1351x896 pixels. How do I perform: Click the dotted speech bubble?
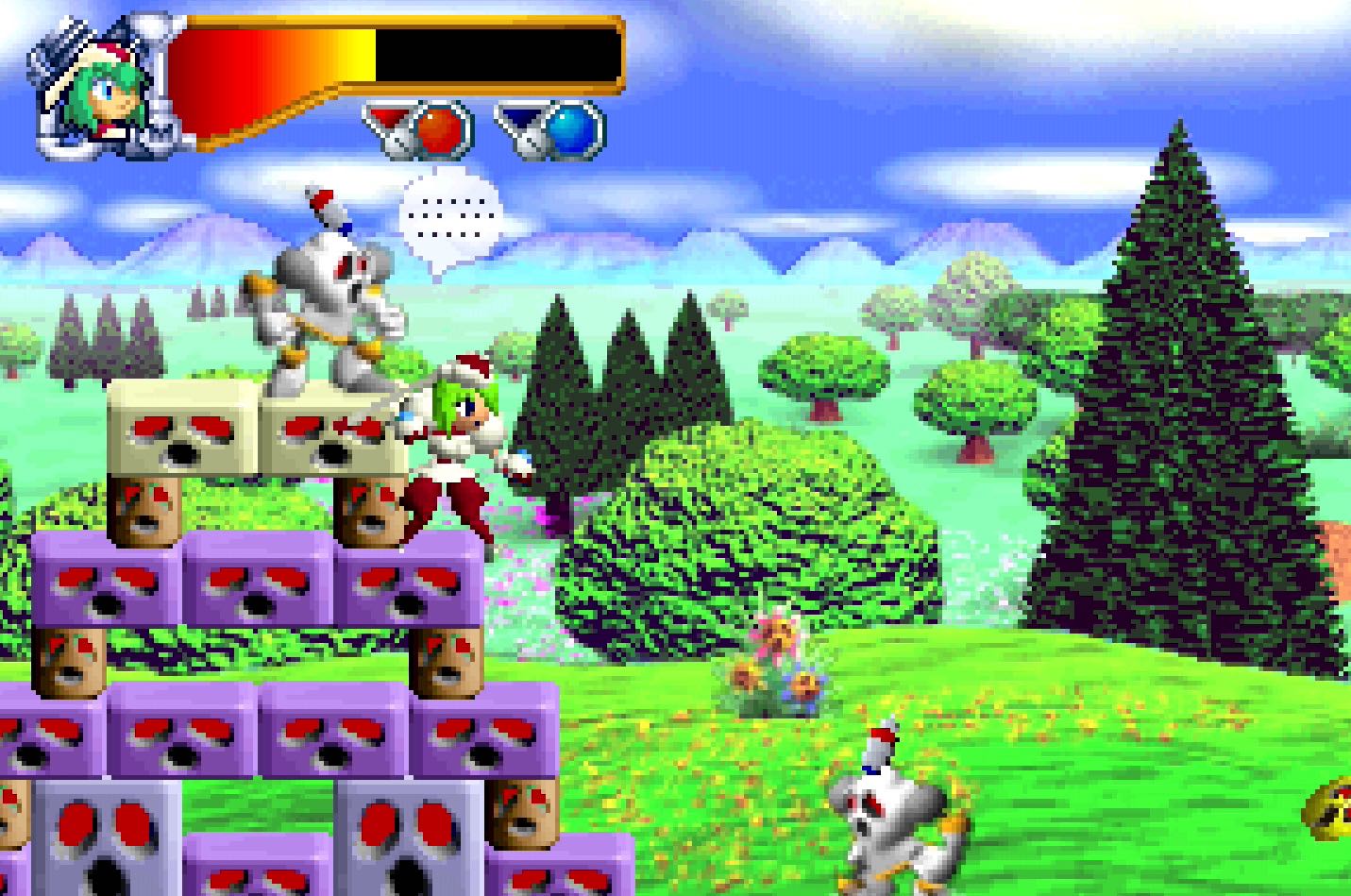(x=449, y=219)
